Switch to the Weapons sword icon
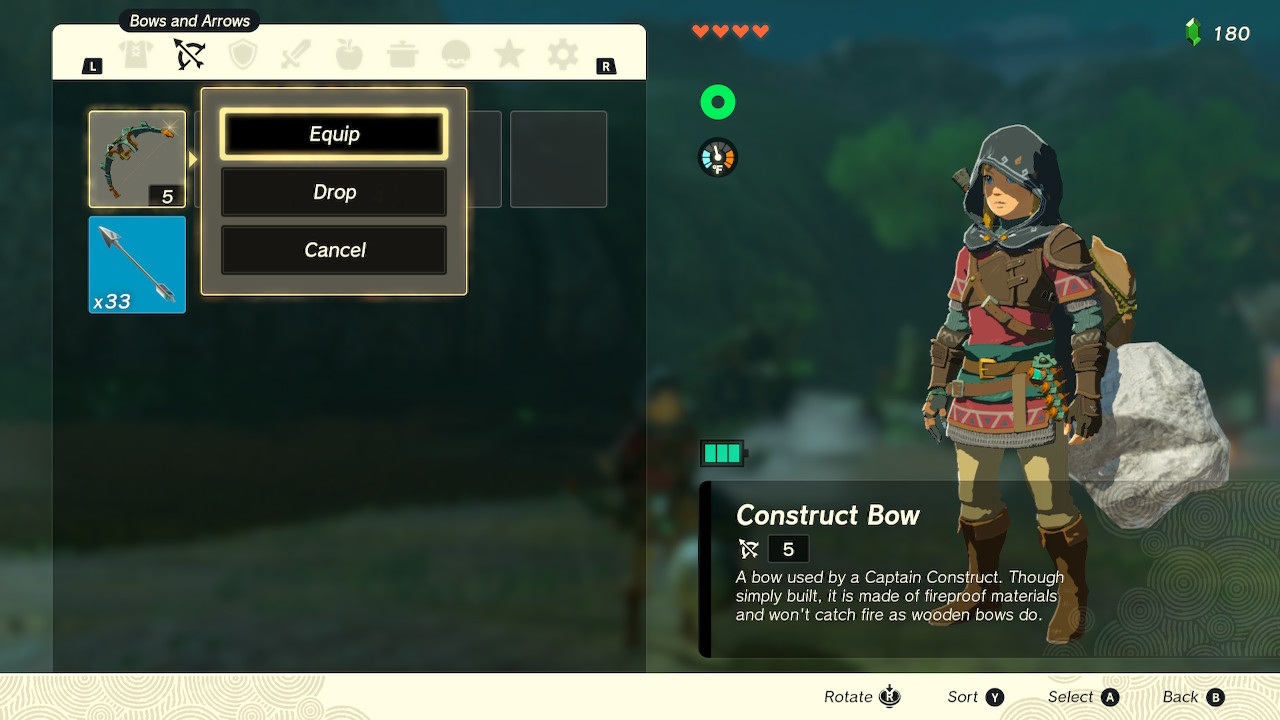The image size is (1280, 720). (294, 55)
